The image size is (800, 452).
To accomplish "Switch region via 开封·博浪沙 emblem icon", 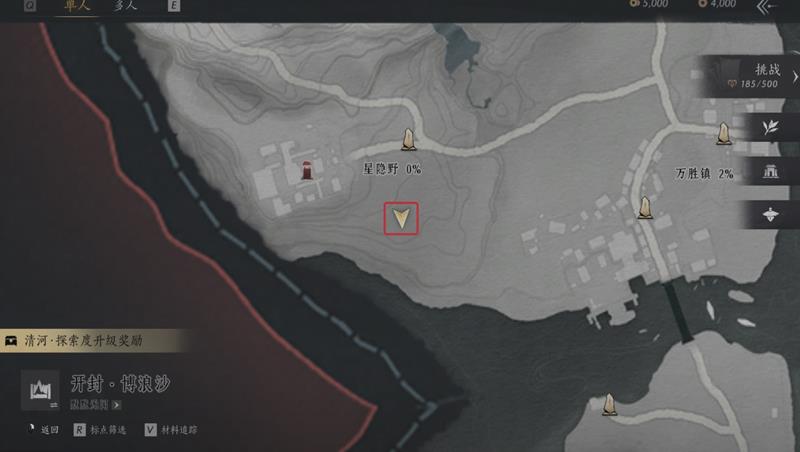I will click(x=42, y=391).
